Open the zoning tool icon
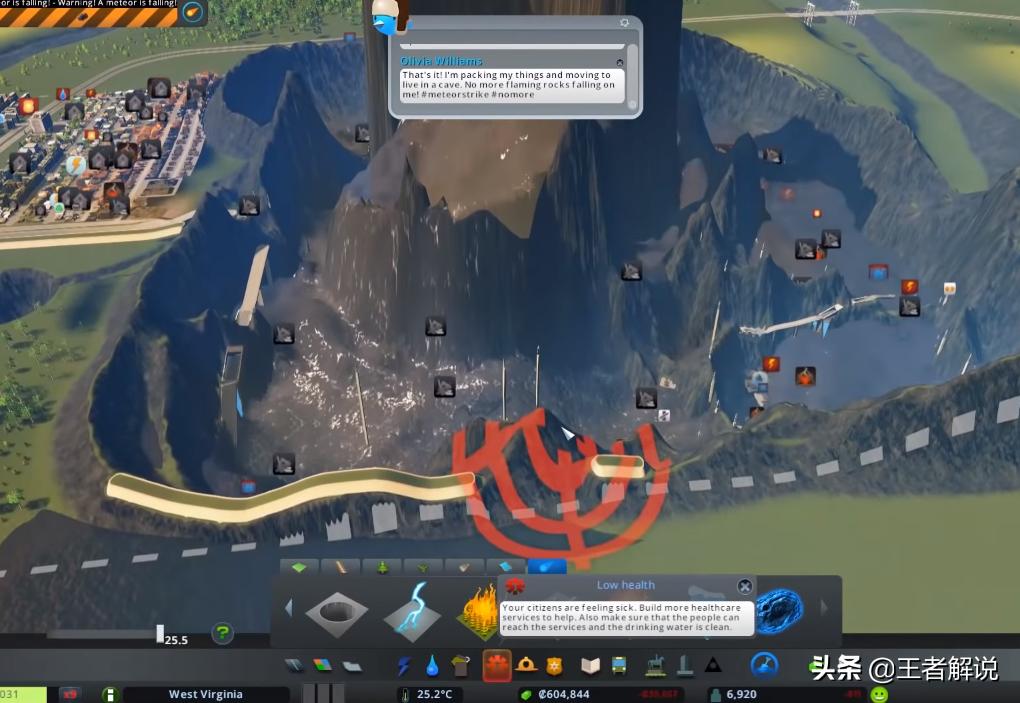 [322, 666]
